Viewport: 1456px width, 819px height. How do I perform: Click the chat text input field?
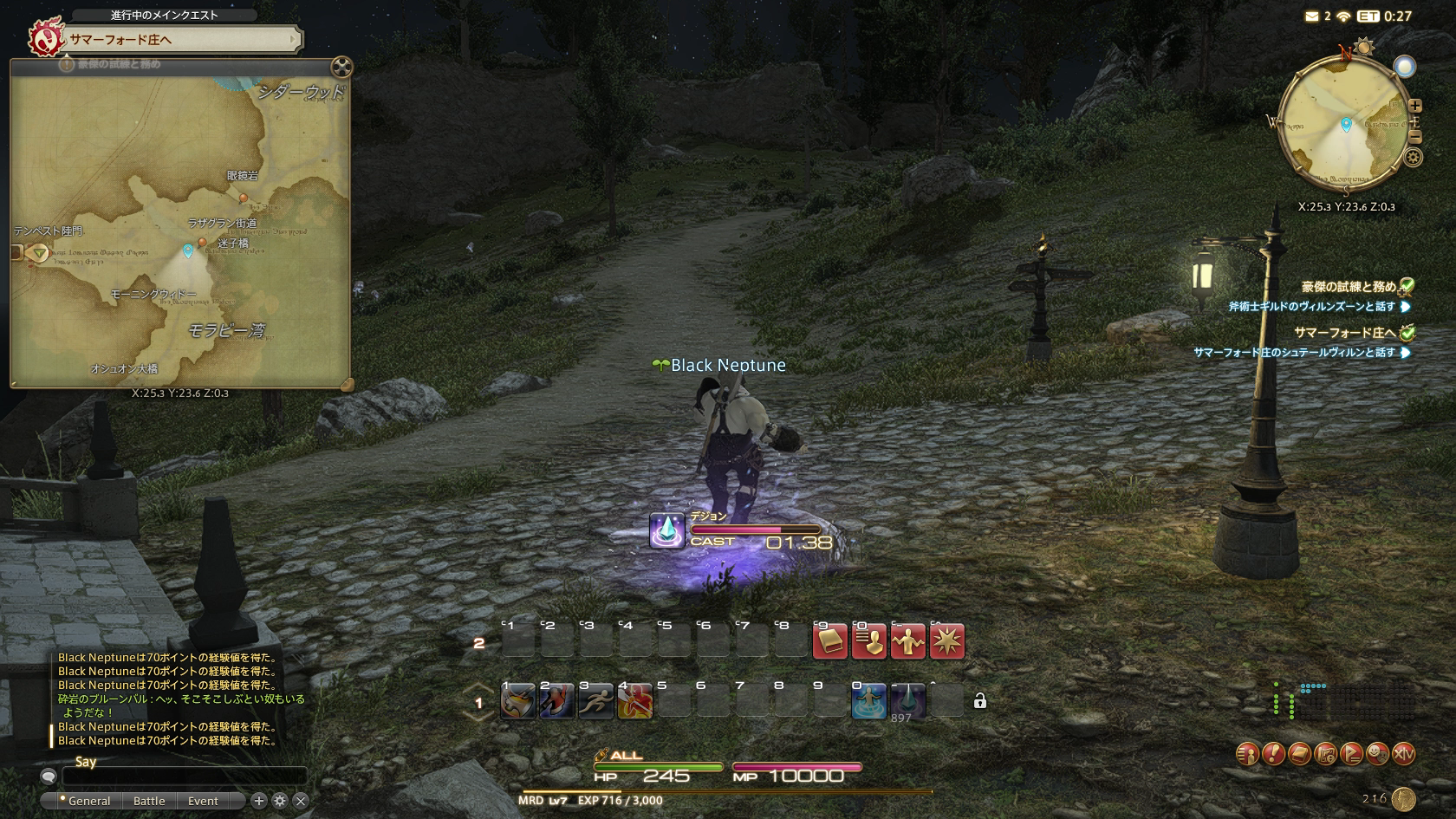[184, 777]
